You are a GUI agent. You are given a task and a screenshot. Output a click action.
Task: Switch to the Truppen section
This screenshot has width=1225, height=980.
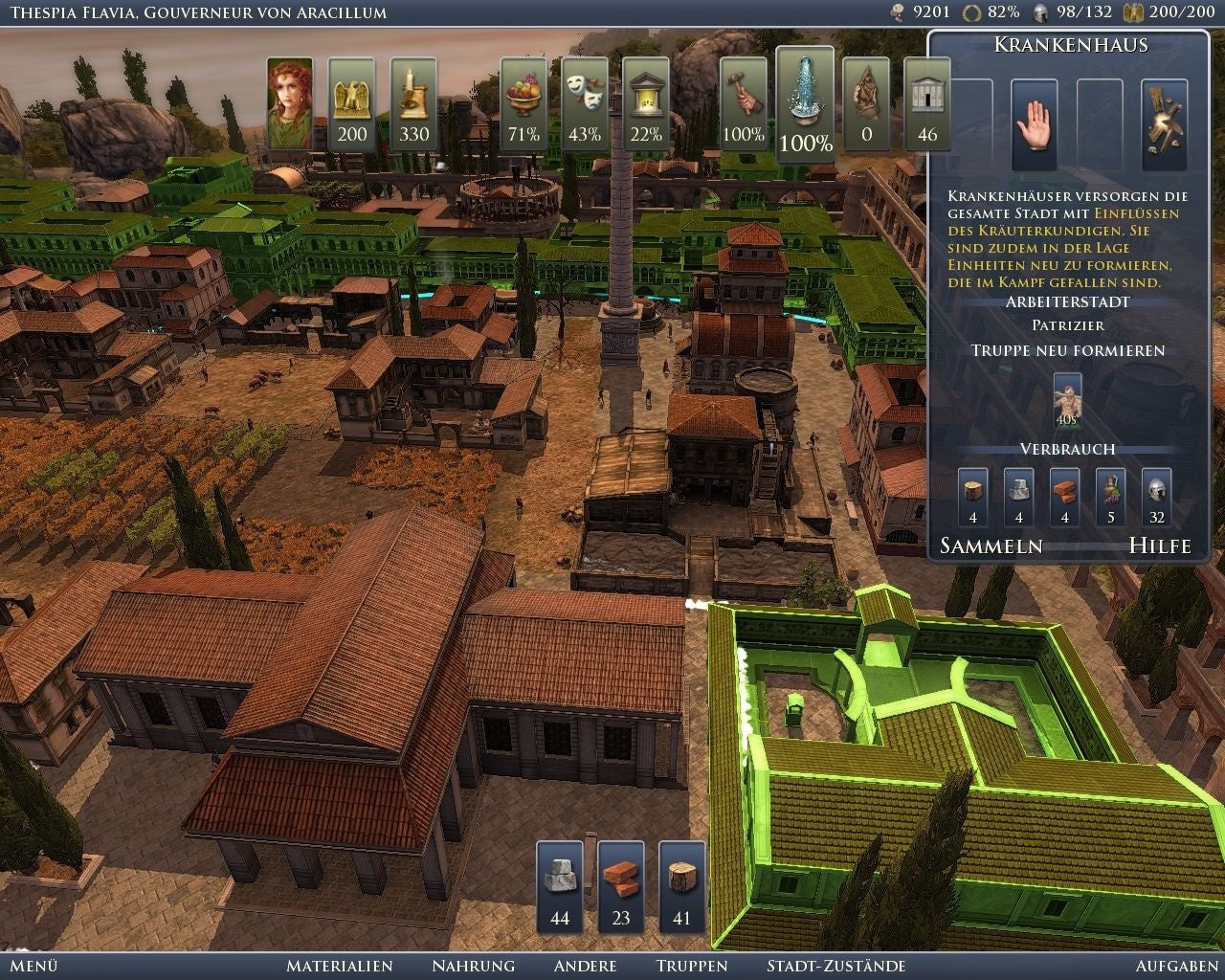click(690, 967)
